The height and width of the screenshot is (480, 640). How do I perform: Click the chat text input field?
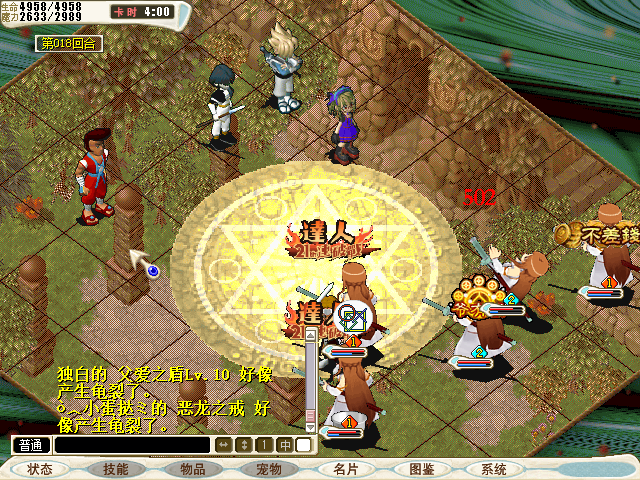coord(132,445)
